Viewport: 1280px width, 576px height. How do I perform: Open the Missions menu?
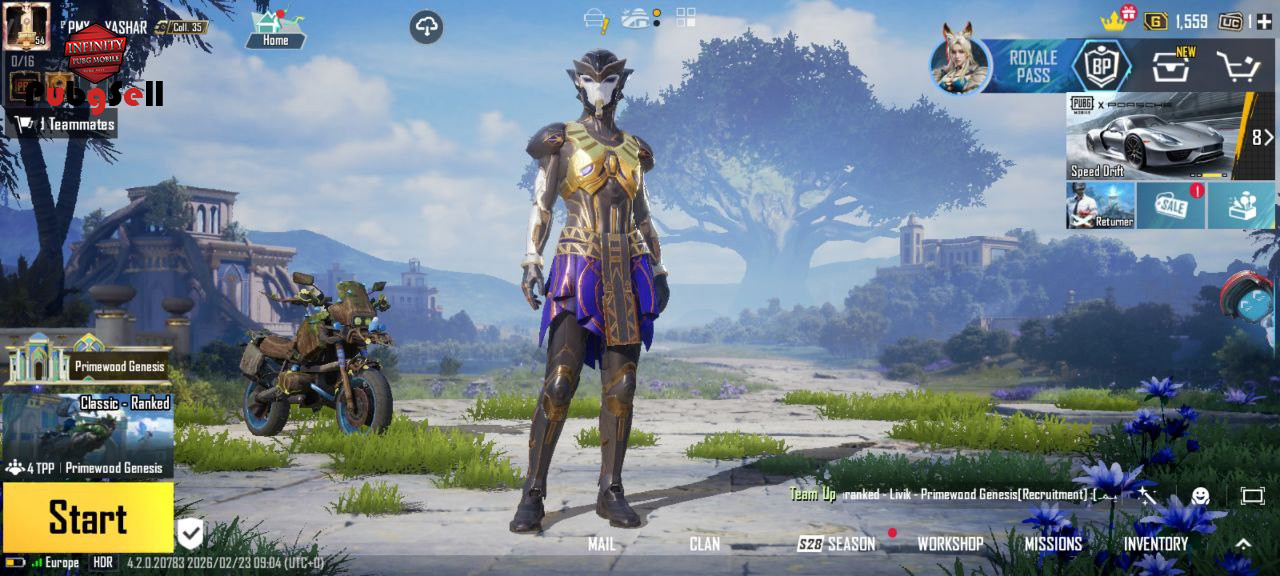point(1053,544)
